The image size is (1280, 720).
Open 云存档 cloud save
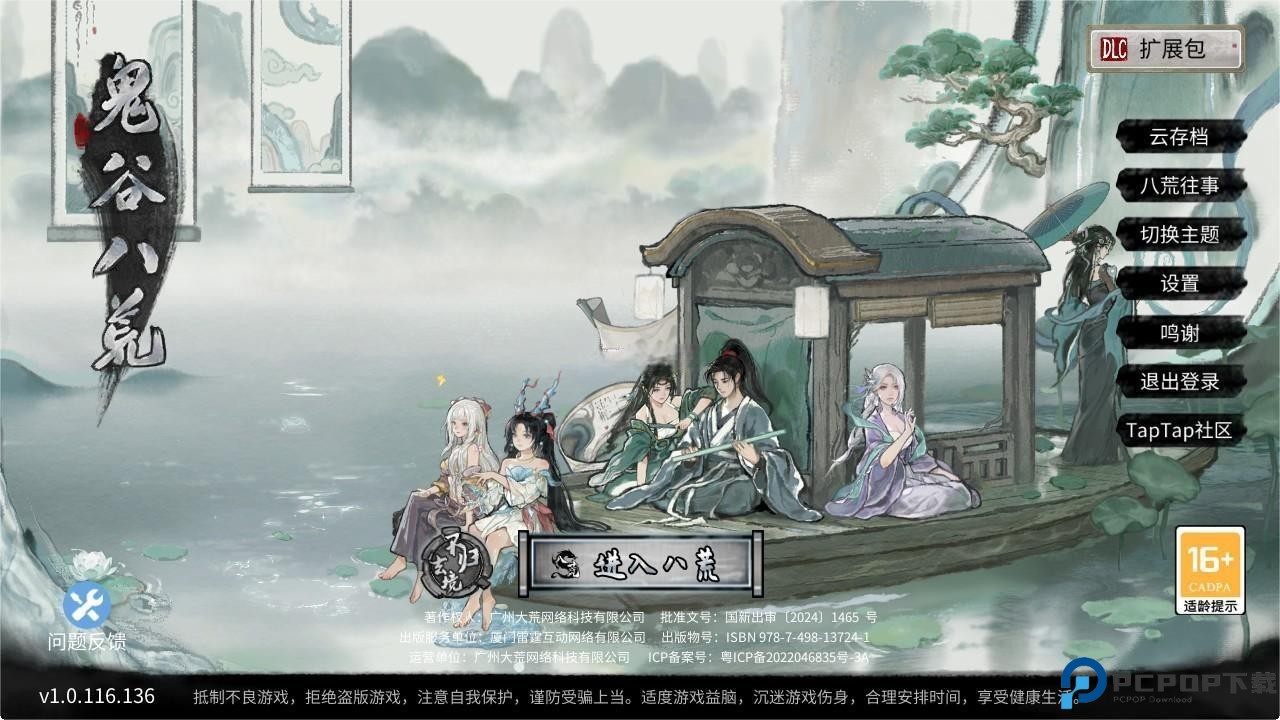(1178, 137)
